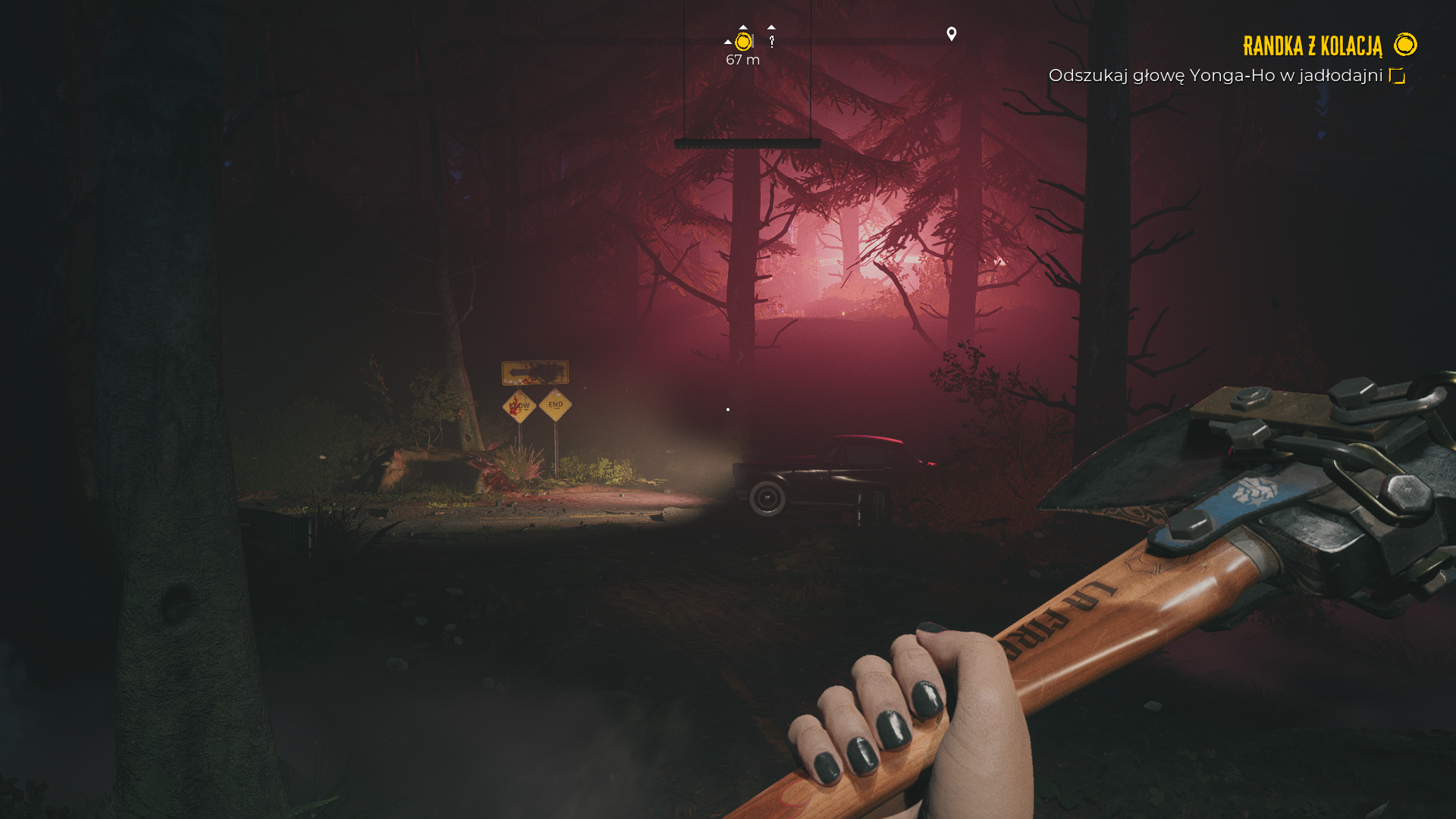Select the yellow quest marker on the compass
Image resolution: width=1456 pixels, height=819 pixels.
[743, 42]
